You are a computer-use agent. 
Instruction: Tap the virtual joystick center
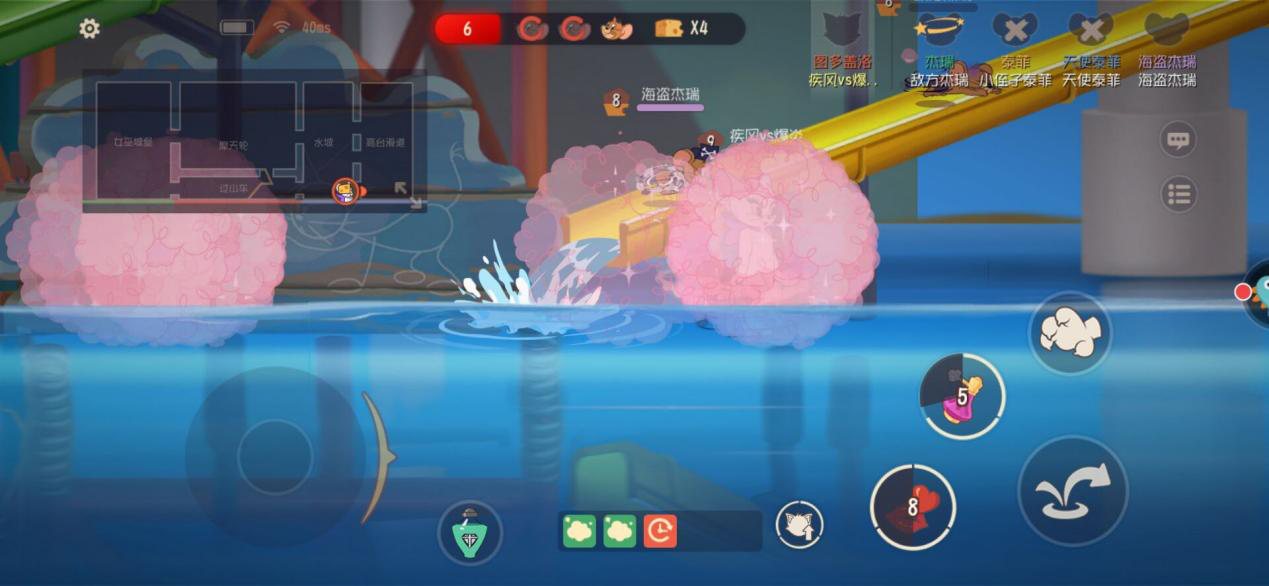(275, 457)
